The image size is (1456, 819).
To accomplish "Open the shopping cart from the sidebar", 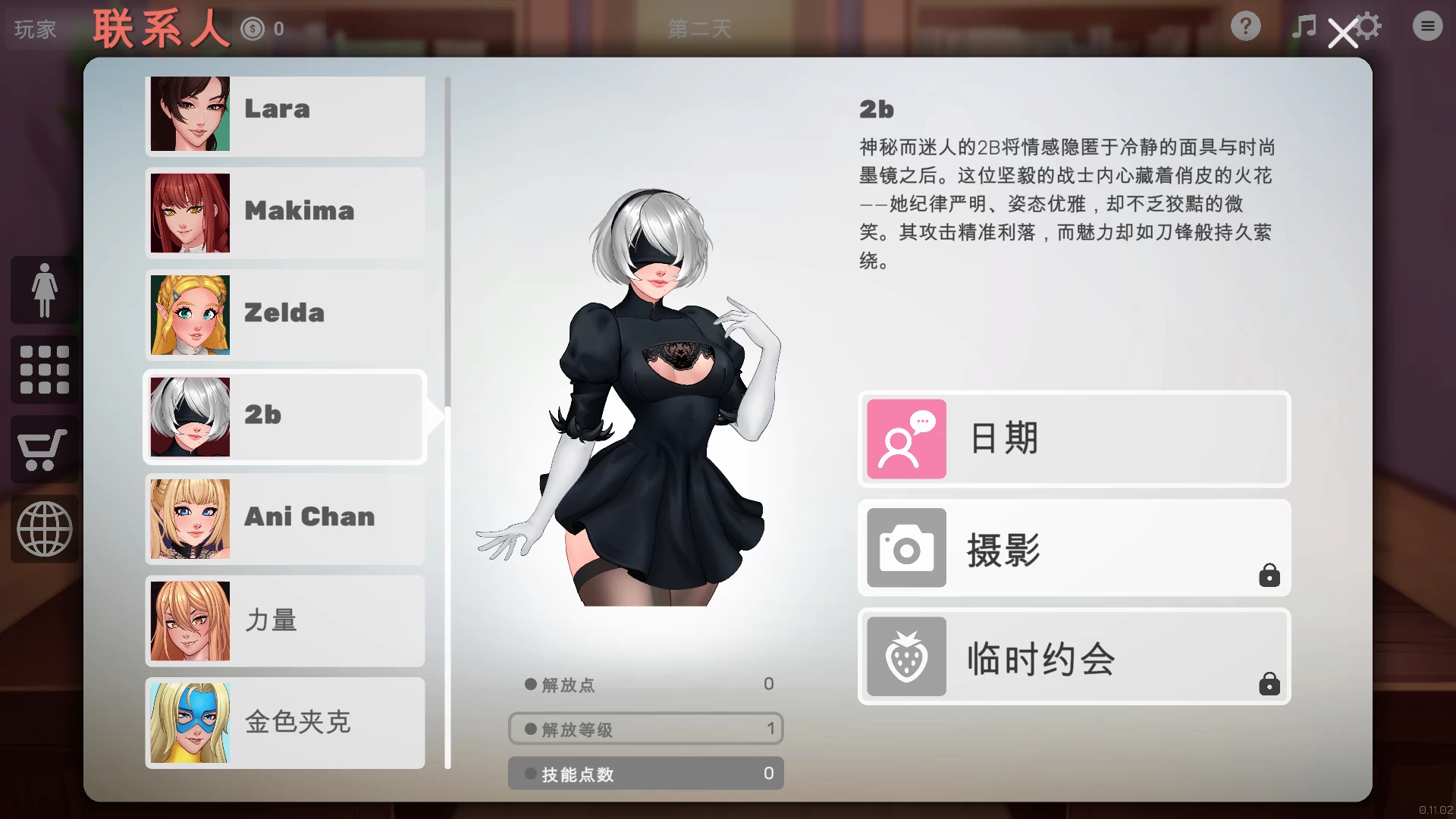I will click(x=43, y=450).
